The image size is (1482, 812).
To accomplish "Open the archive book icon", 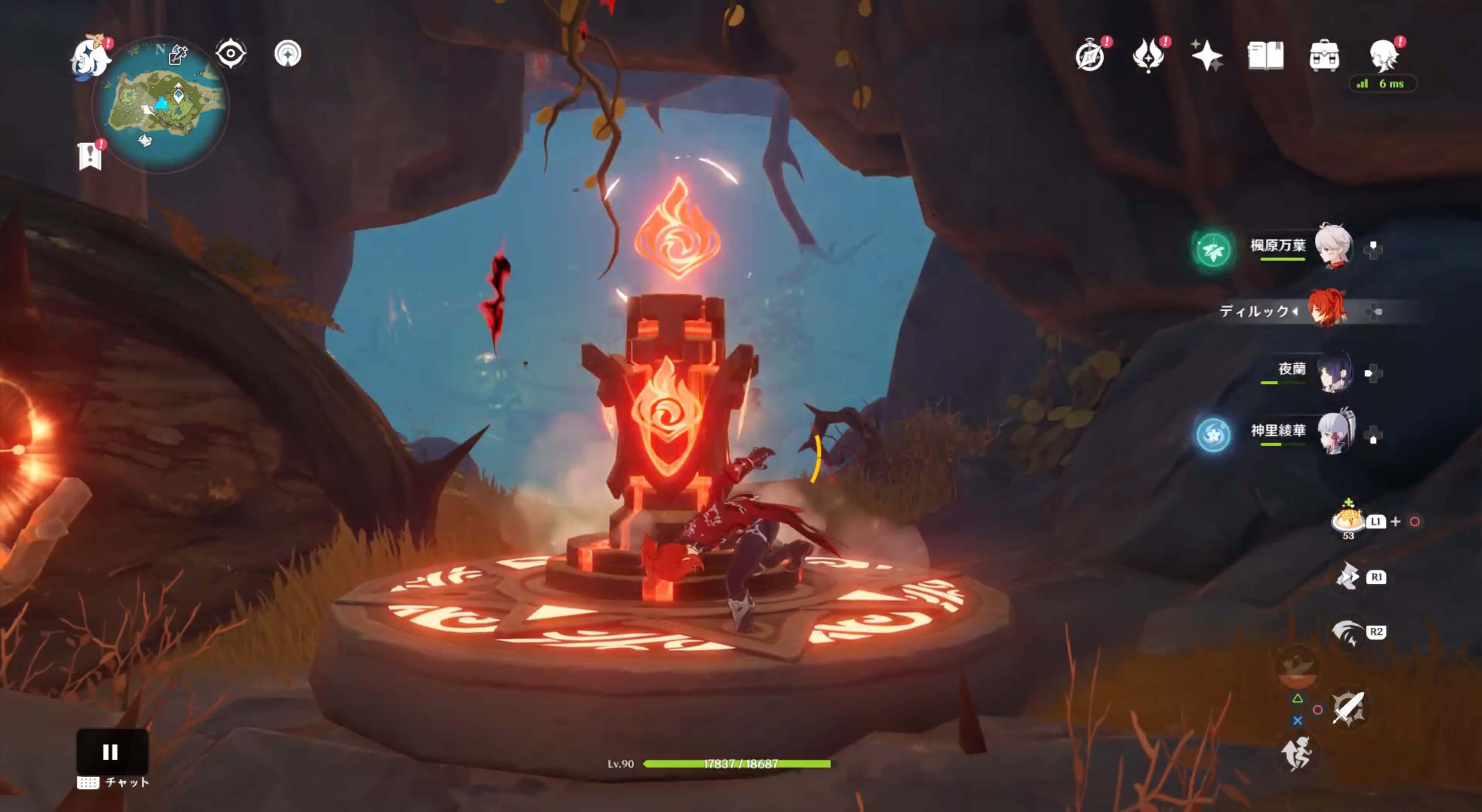I will (x=1266, y=56).
